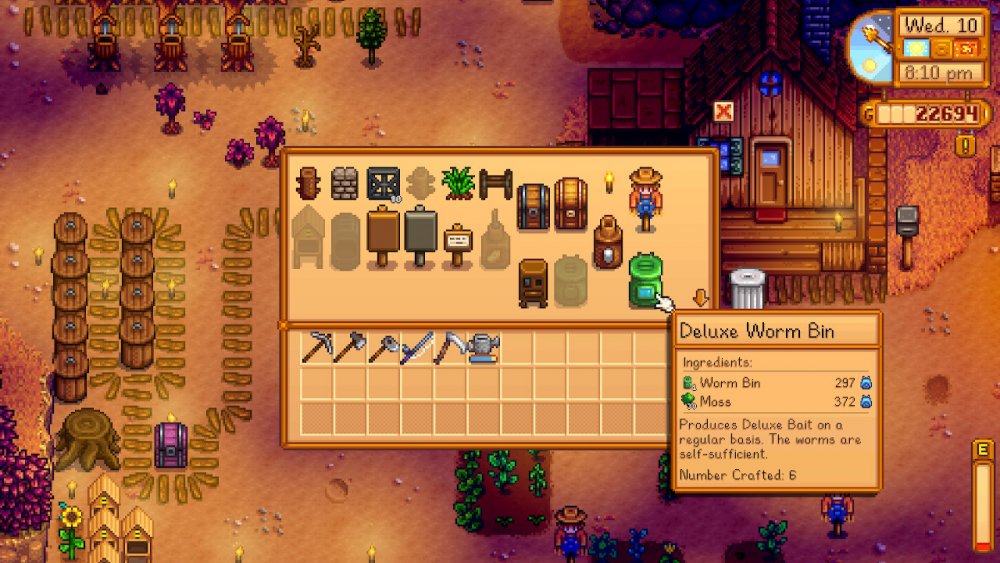The height and width of the screenshot is (563, 1000).
Task: Drop item into the trash can
Action: (x=747, y=289)
